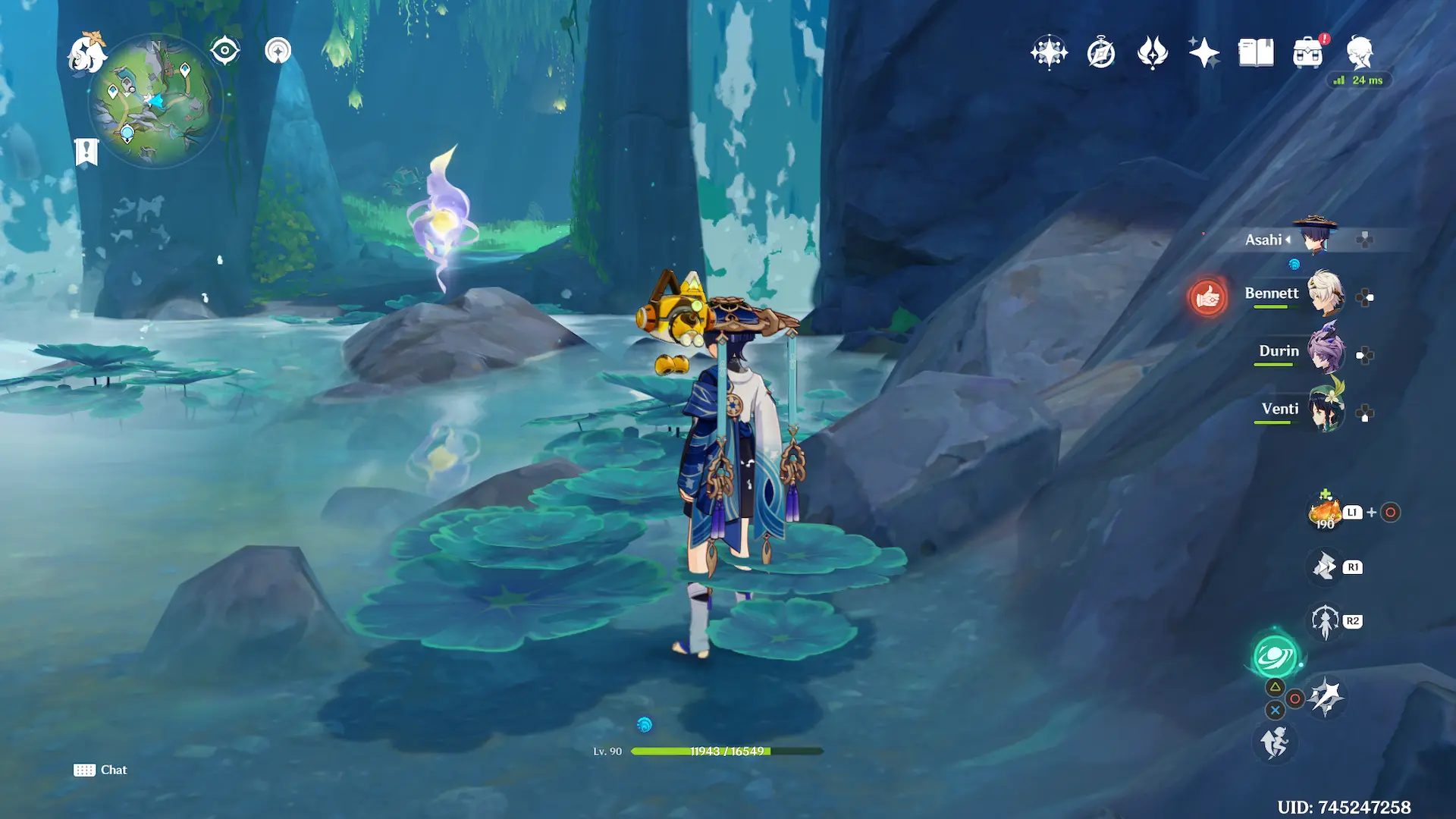This screenshot has height=819, width=1456.
Task: Open the circular minimap
Action: [154, 100]
